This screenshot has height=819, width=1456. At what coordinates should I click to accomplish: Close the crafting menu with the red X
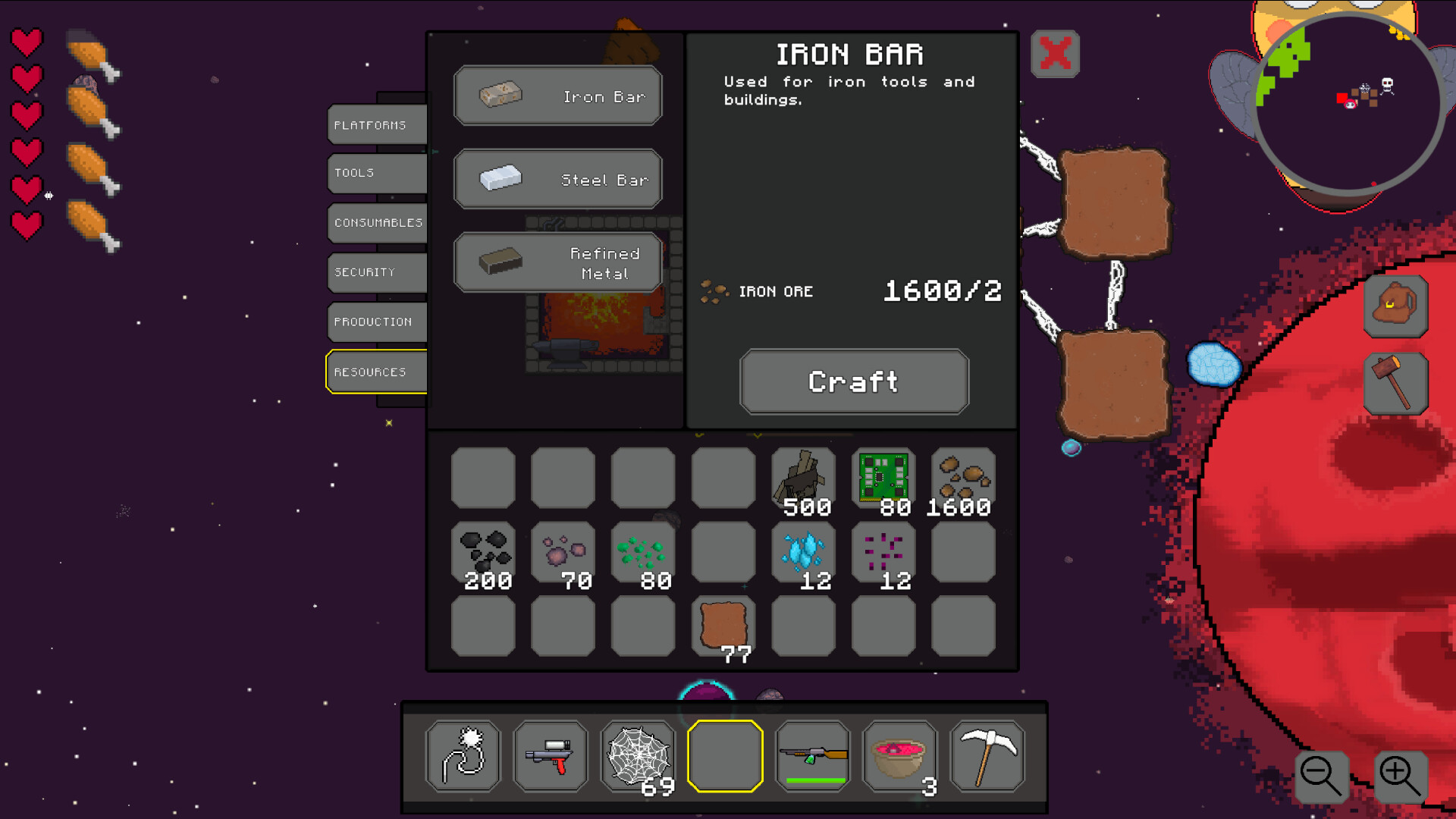1057,54
